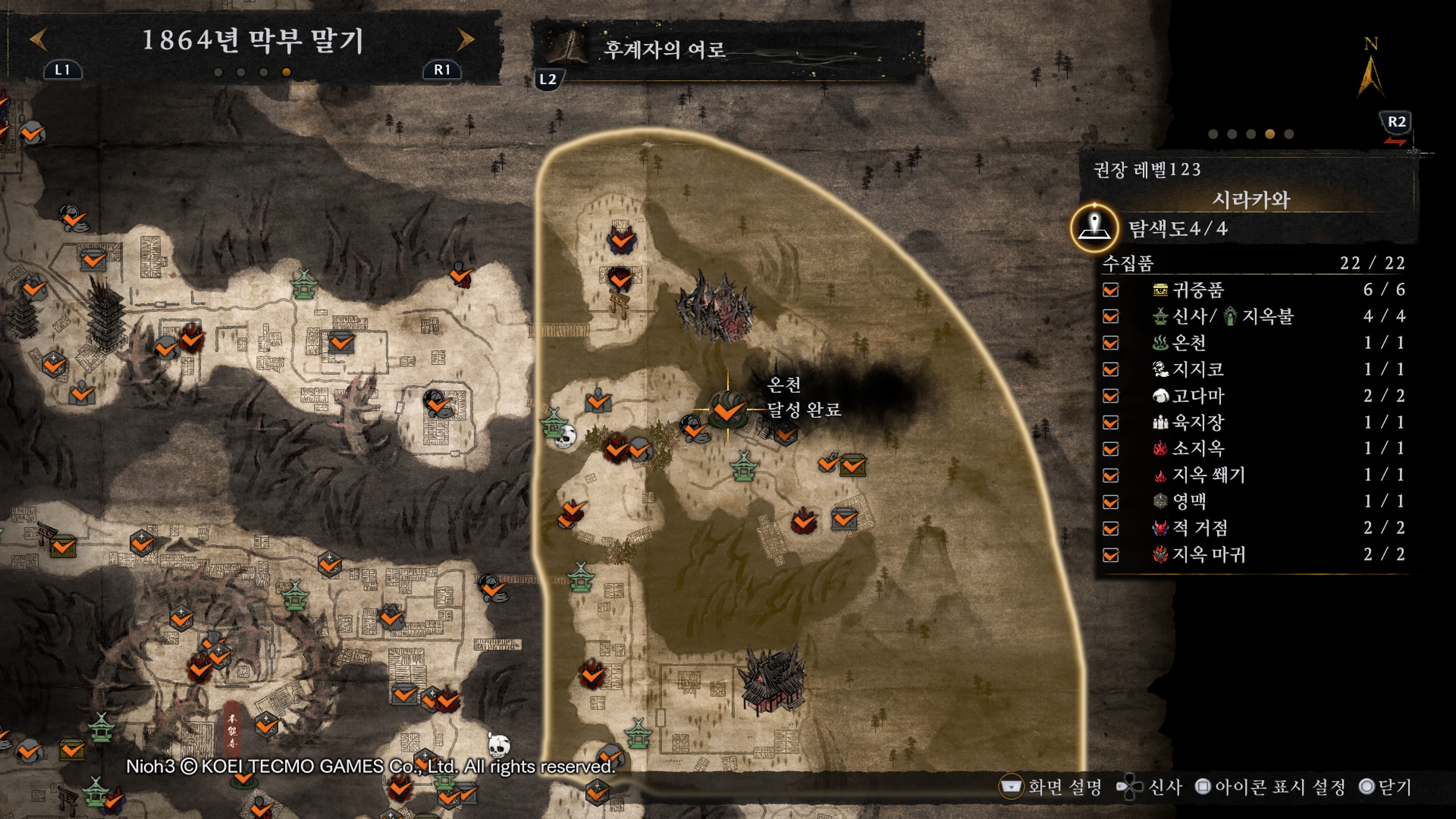Screen dimensions: 1456x819
Task: Toggle the 소지옥 legend filter
Action: pyautogui.click(x=1111, y=448)
